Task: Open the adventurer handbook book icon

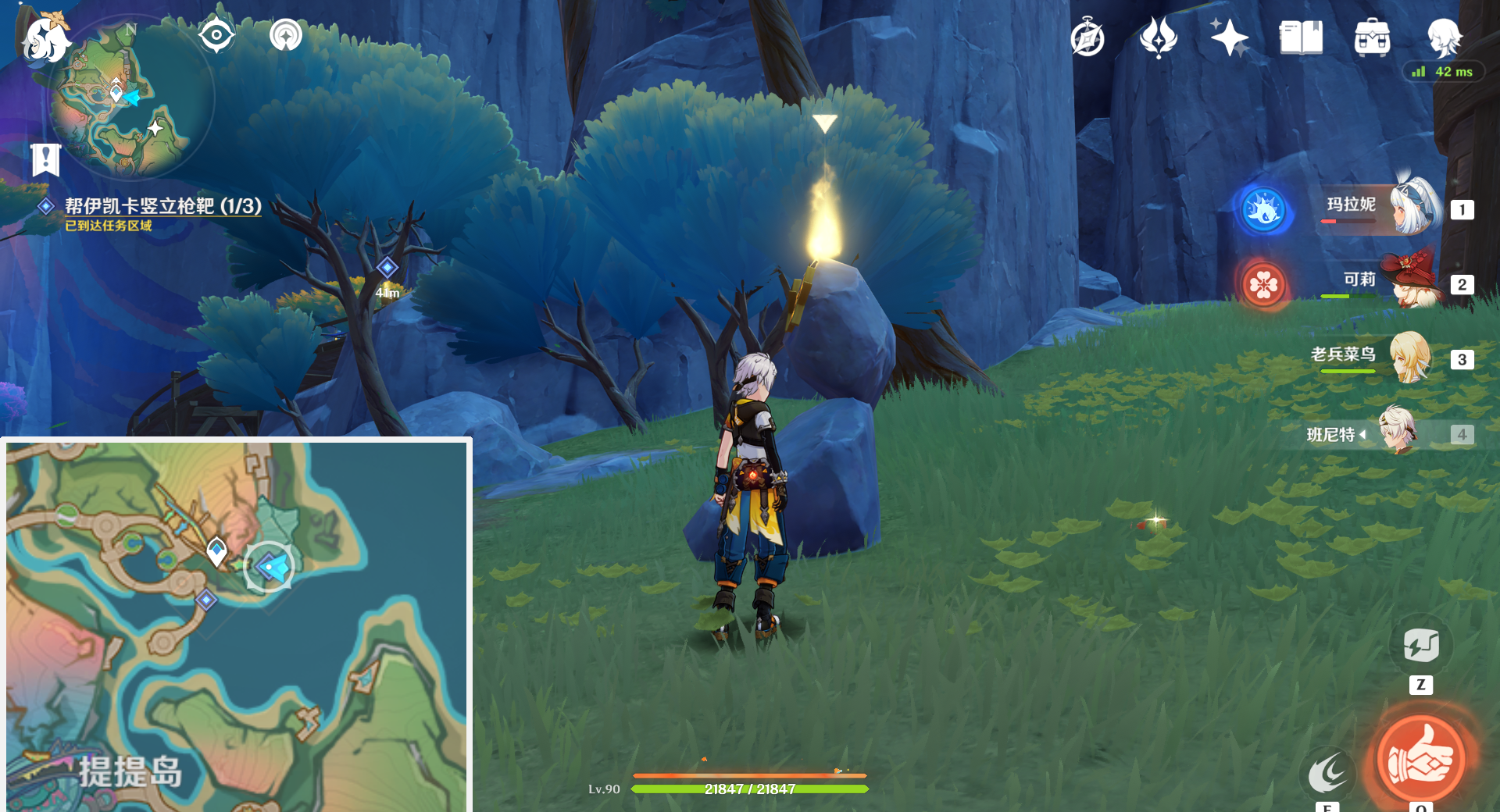Action: tap(1301, 37)
